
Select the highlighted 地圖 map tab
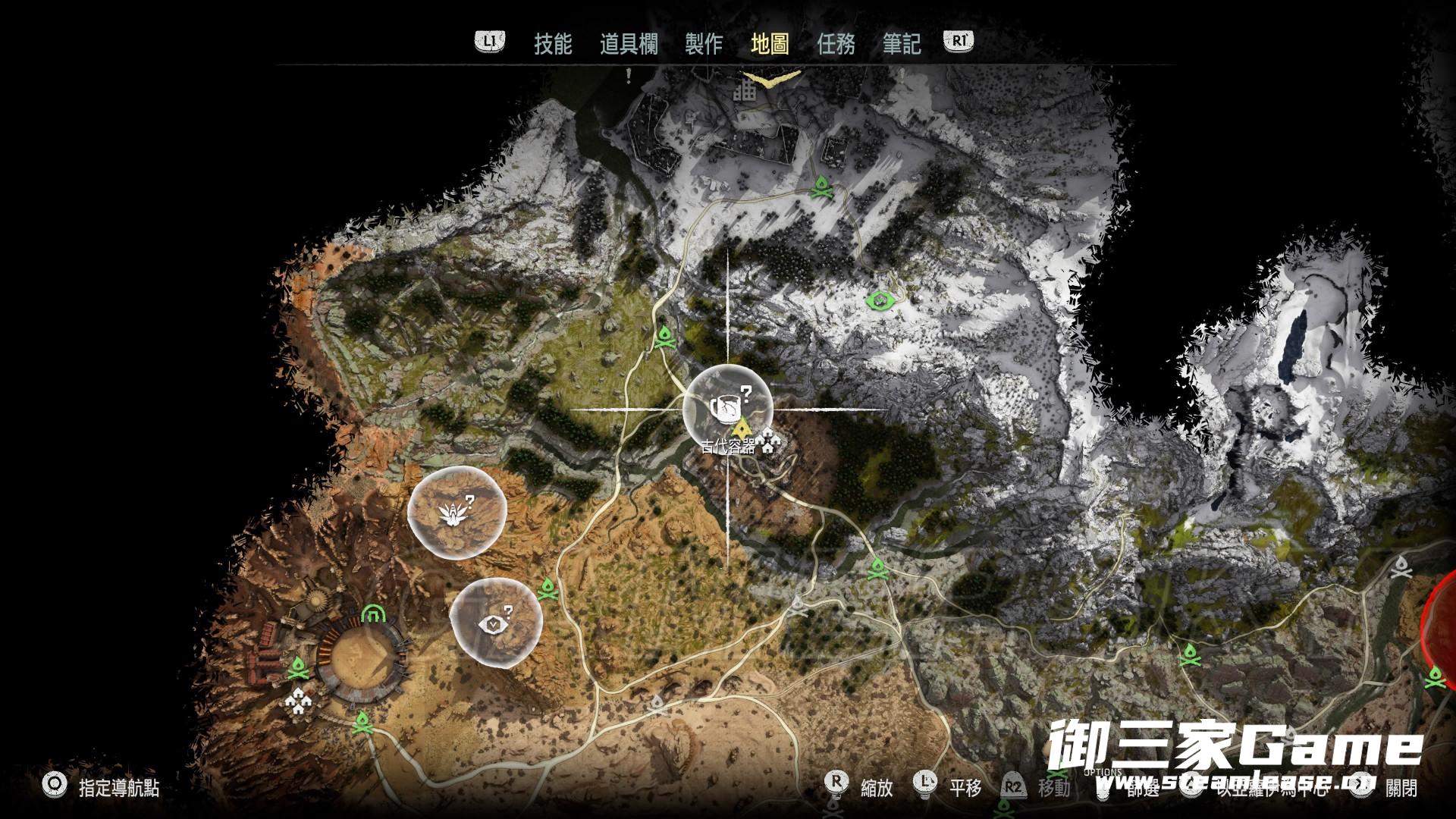click(x=770, y=43)
